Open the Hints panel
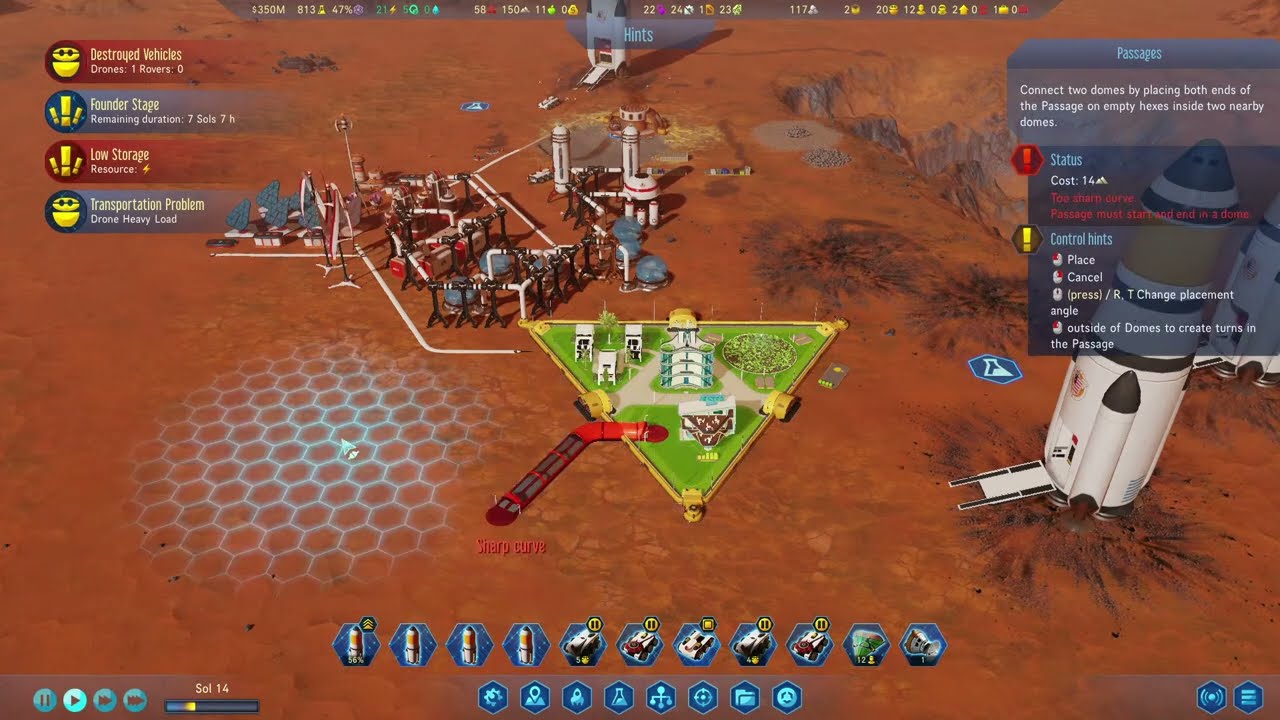The image size is (1280, 720). click(x=638, y=35)
